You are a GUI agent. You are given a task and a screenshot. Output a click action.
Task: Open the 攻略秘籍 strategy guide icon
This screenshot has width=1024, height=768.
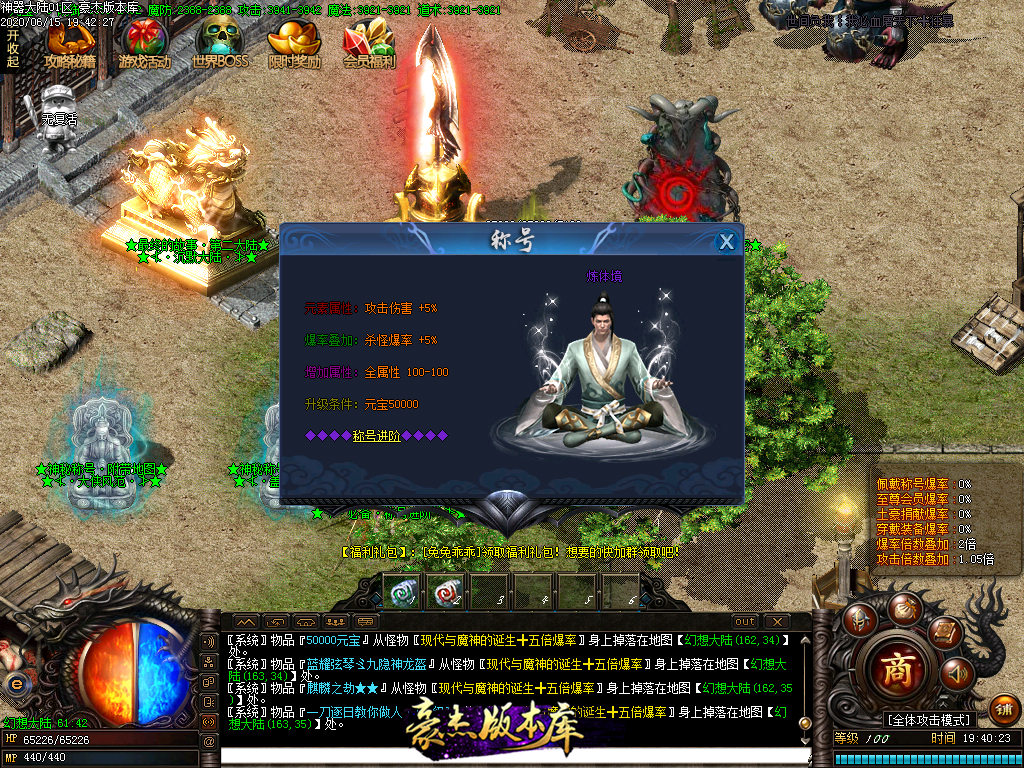[70, 44]
